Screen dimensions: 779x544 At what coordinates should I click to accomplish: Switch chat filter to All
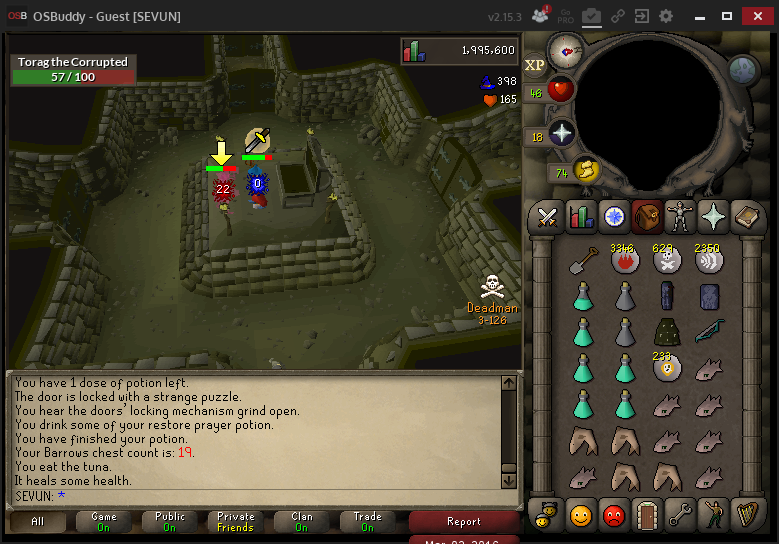(38, 521)
